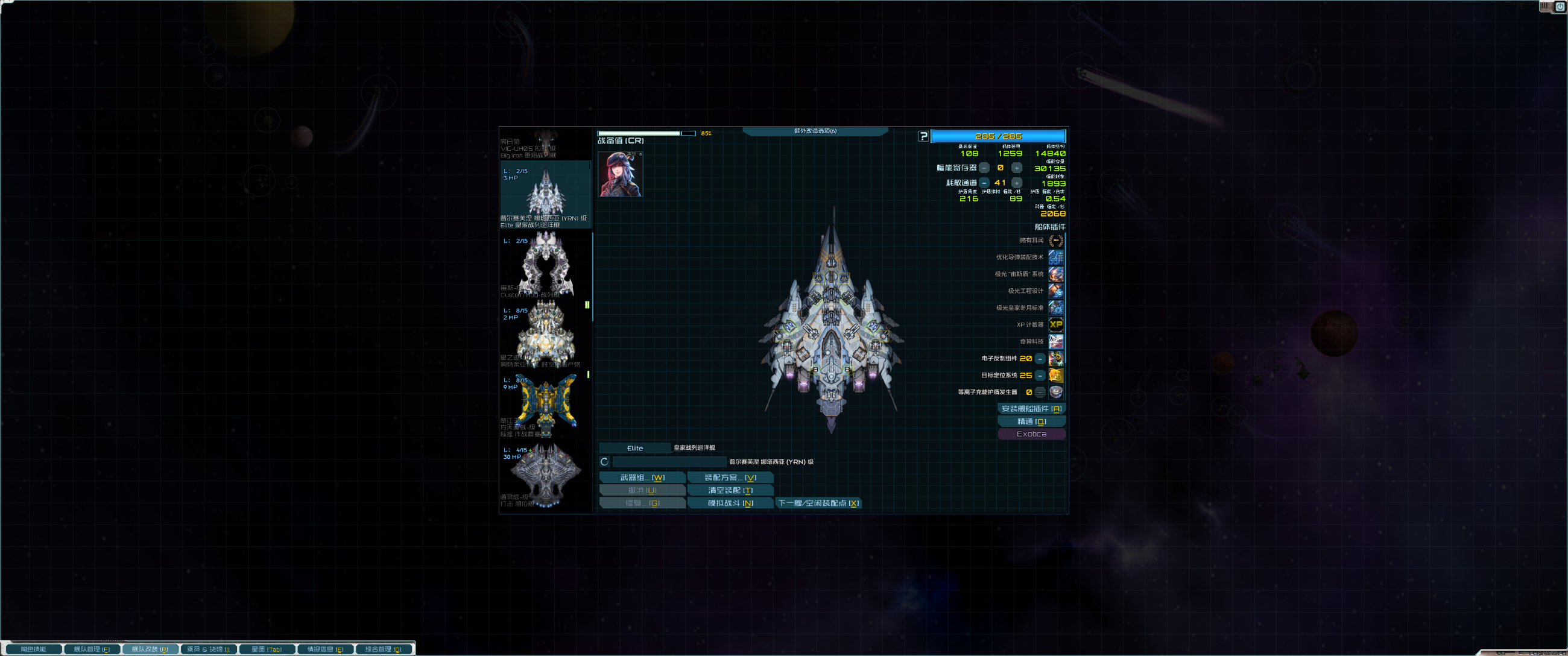
Task: Decrease 耗散通道 with the minus button
Action: click(x=984, y=183)
